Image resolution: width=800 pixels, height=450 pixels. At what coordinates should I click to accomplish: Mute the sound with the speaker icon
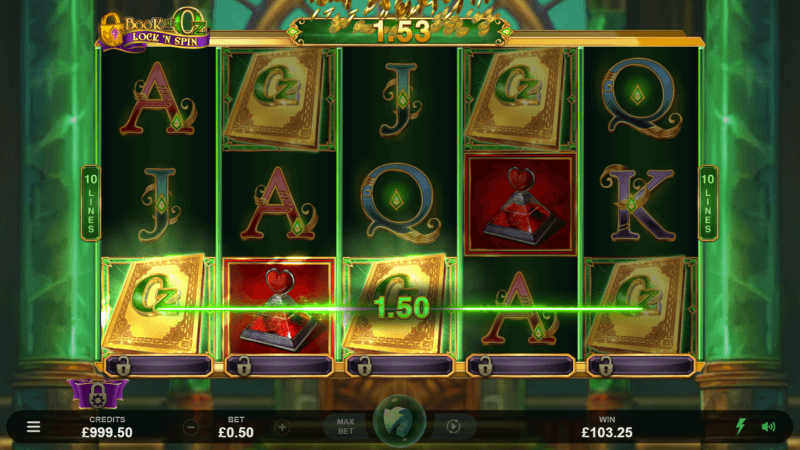pos(768,427)
